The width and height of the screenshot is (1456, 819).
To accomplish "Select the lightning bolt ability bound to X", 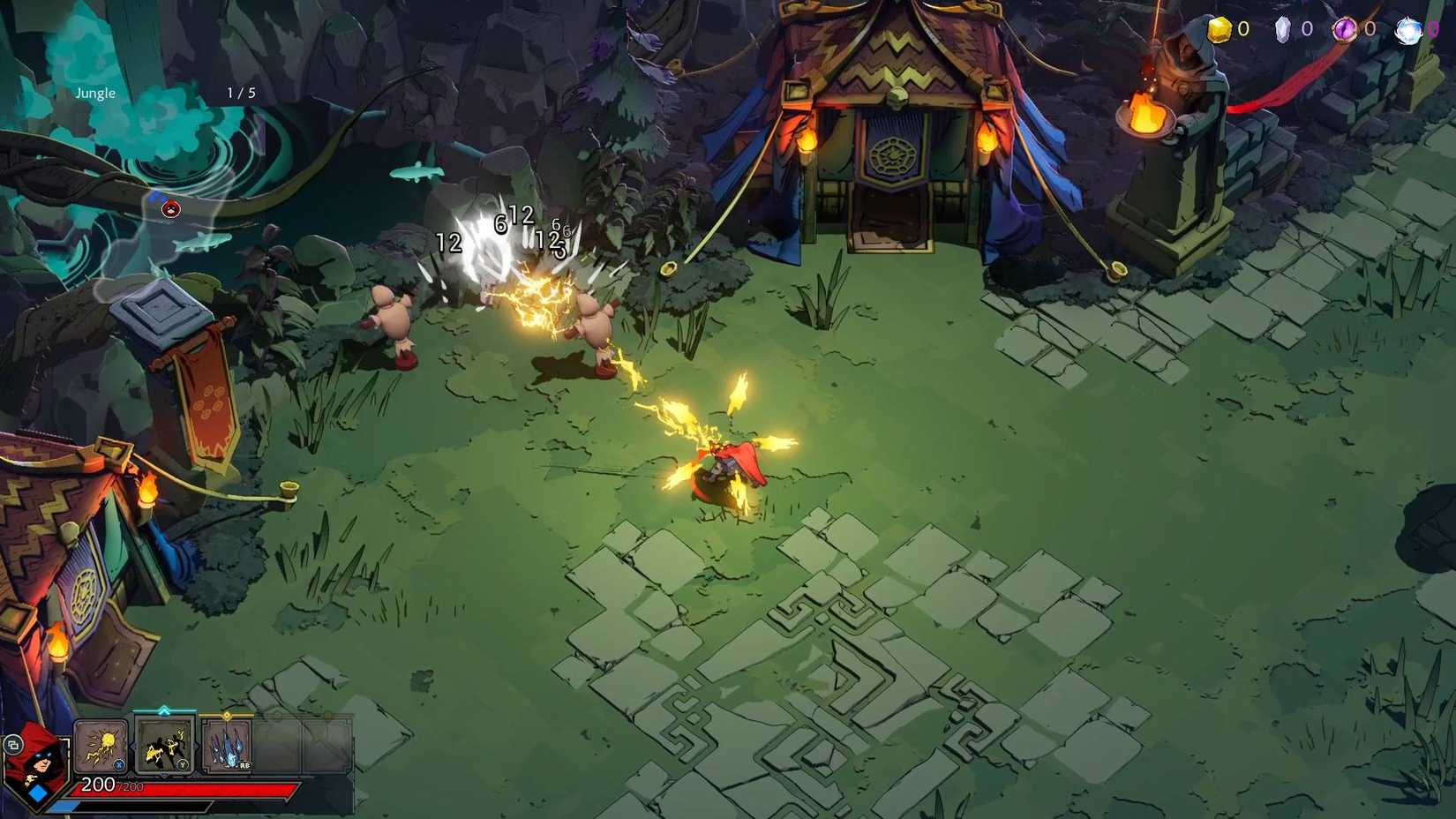I will click(100, 747).
